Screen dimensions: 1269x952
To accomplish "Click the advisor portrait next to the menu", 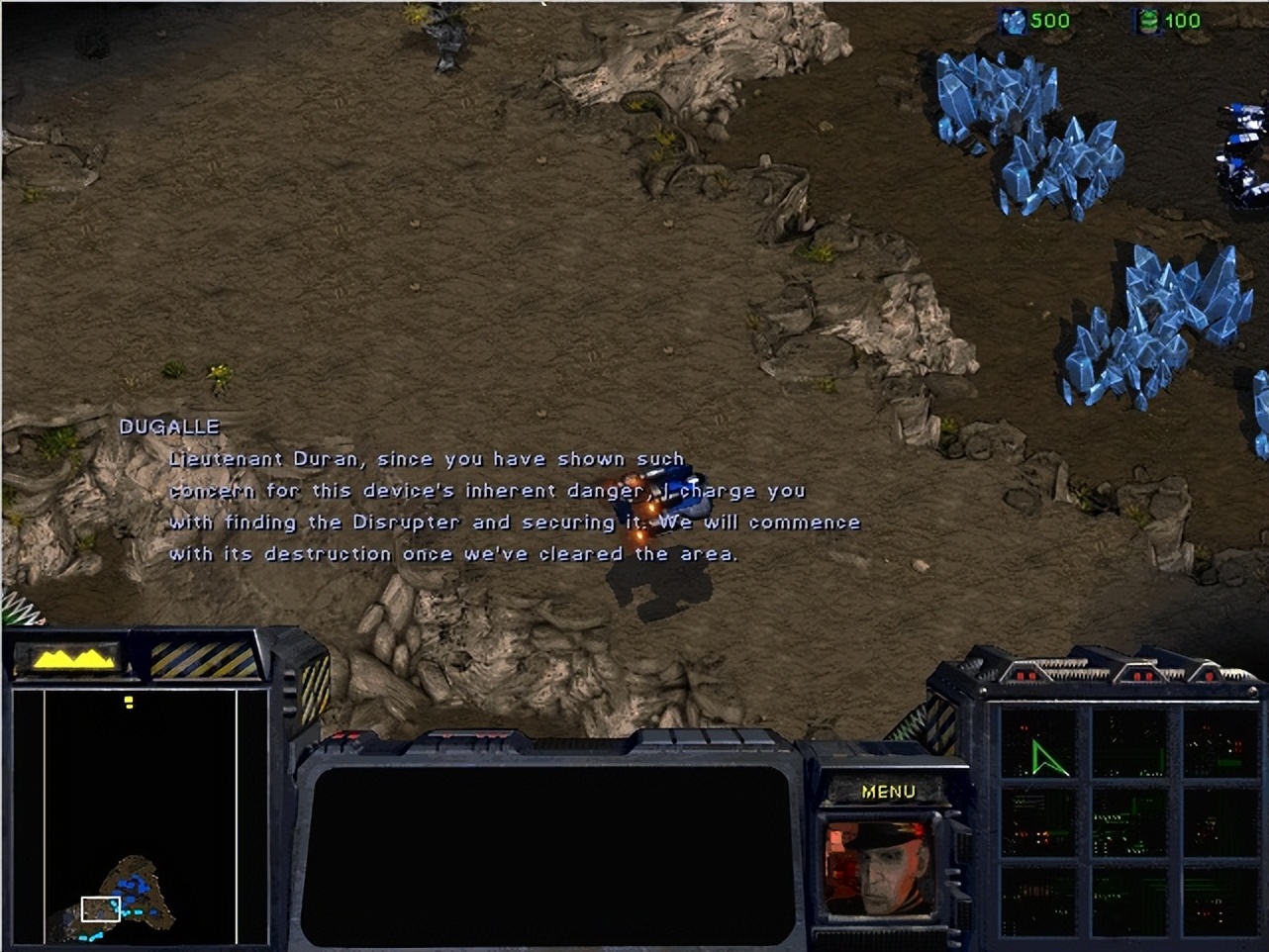I will pos(879,869).
